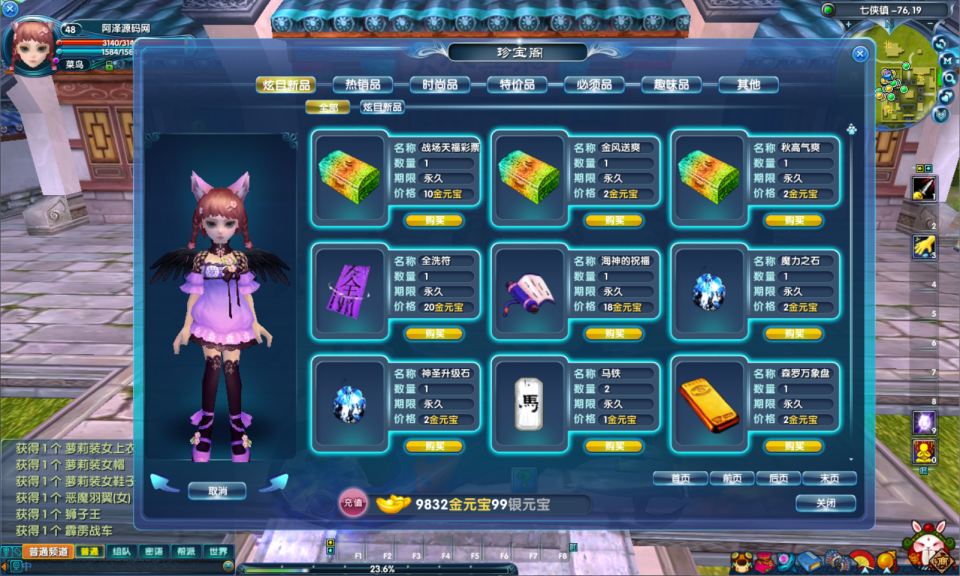Screen dimensions: 960x576
Task: Buy the 战场天福彩票 item
Action: coord(434,220)
